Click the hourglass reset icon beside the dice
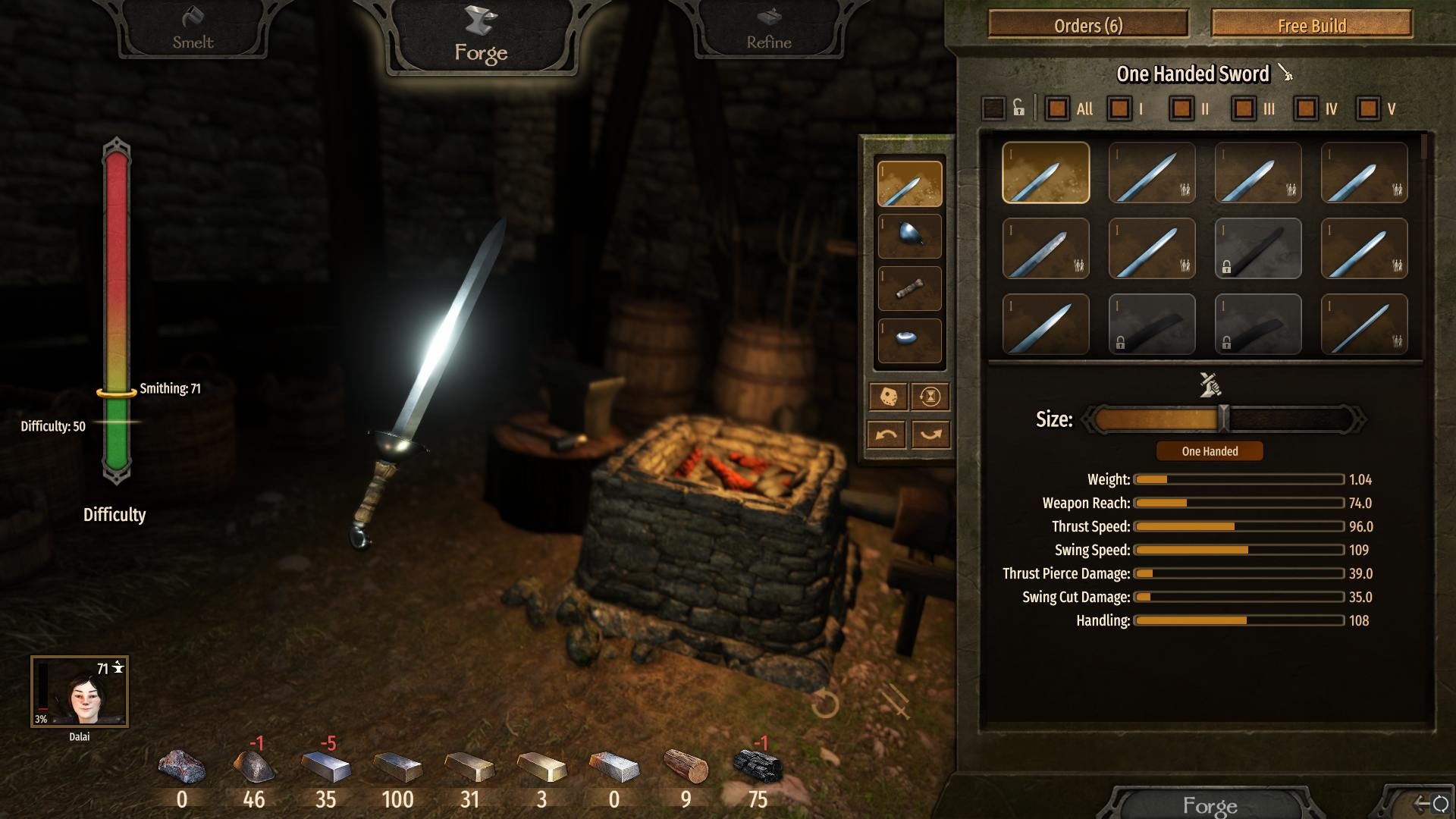 point(930,397)
